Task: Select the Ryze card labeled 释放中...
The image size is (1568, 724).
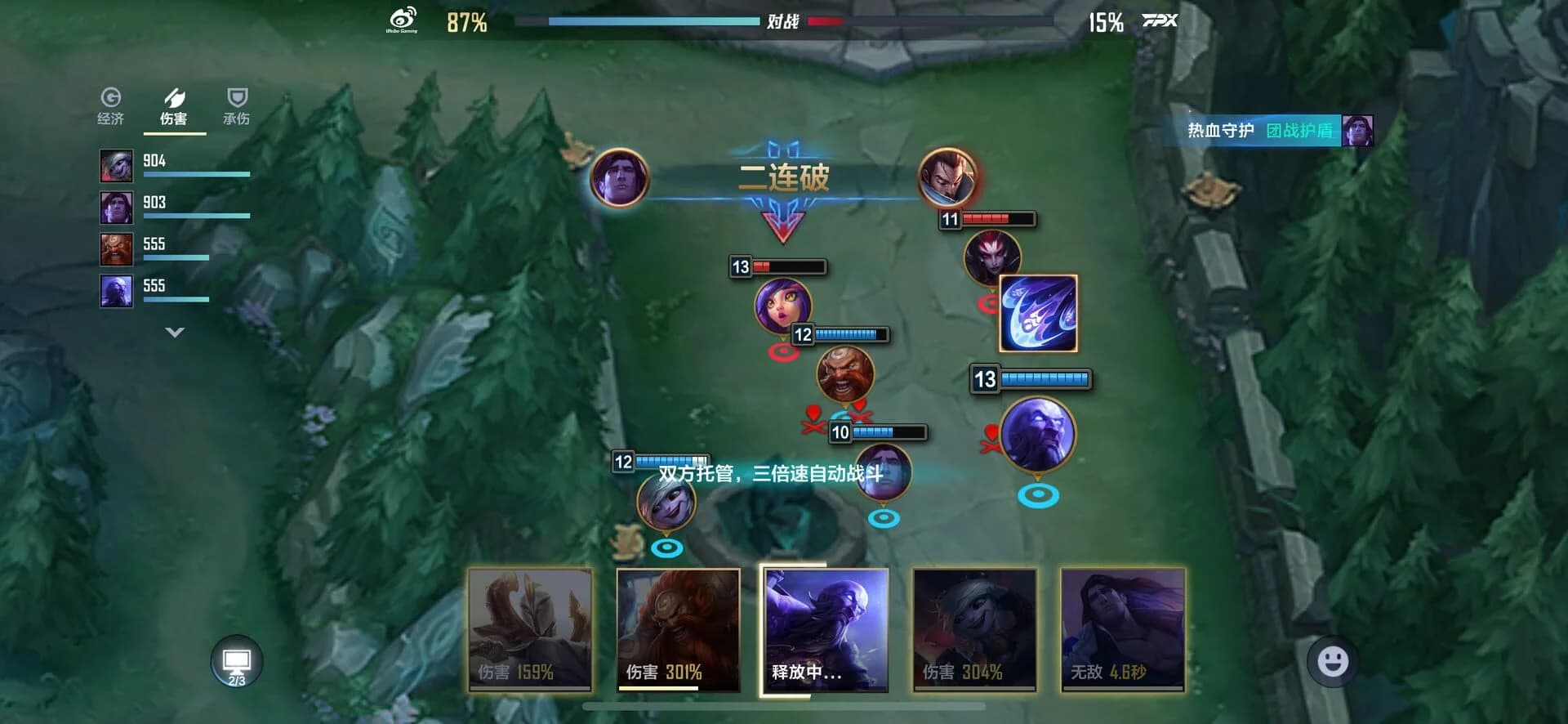Action: point(827,629)
